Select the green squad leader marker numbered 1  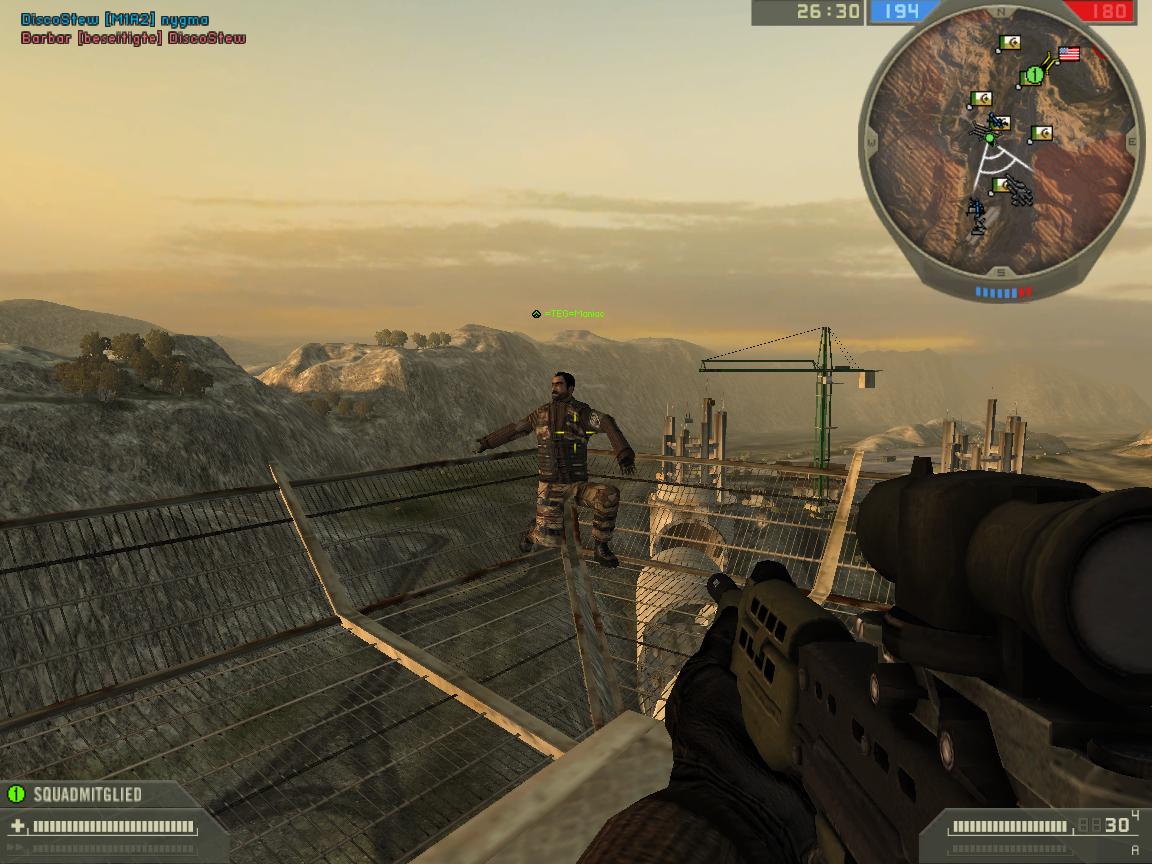(1033, 75)
